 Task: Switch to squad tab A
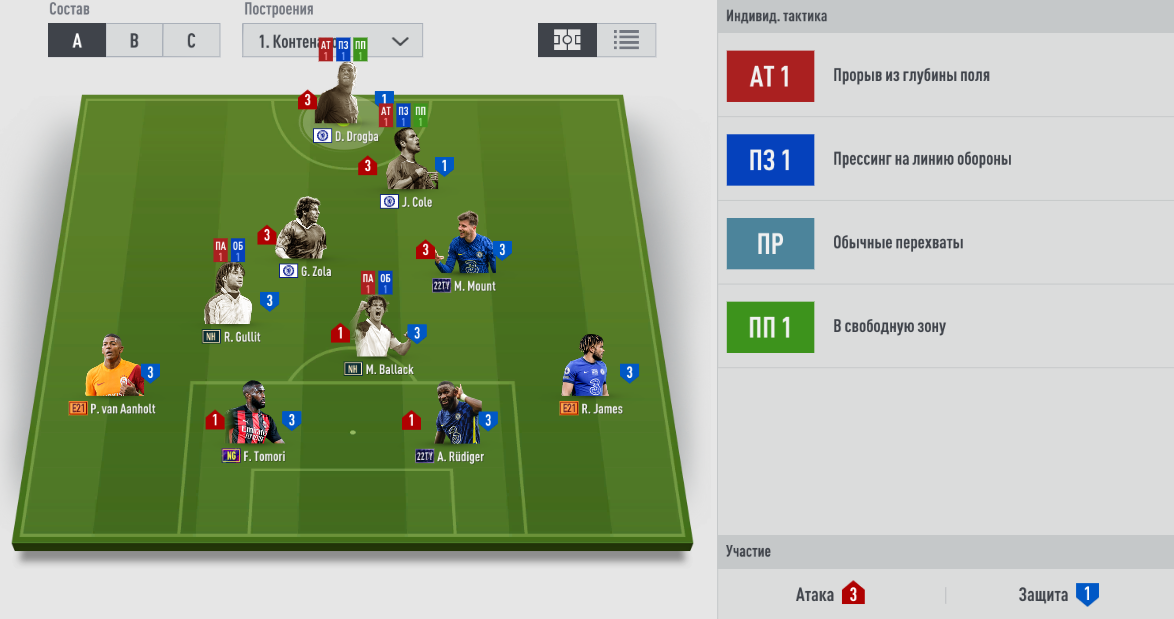click(x=77, y=41)
